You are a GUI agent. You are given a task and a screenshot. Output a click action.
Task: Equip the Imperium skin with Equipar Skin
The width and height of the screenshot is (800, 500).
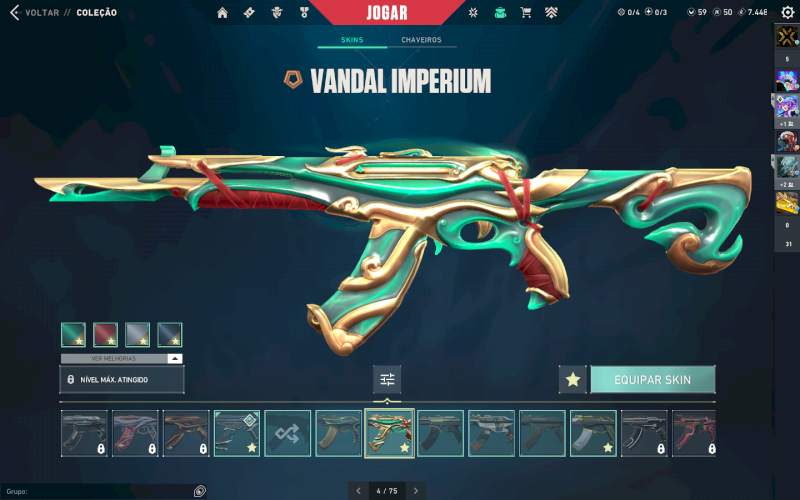(x=652, y=380)
